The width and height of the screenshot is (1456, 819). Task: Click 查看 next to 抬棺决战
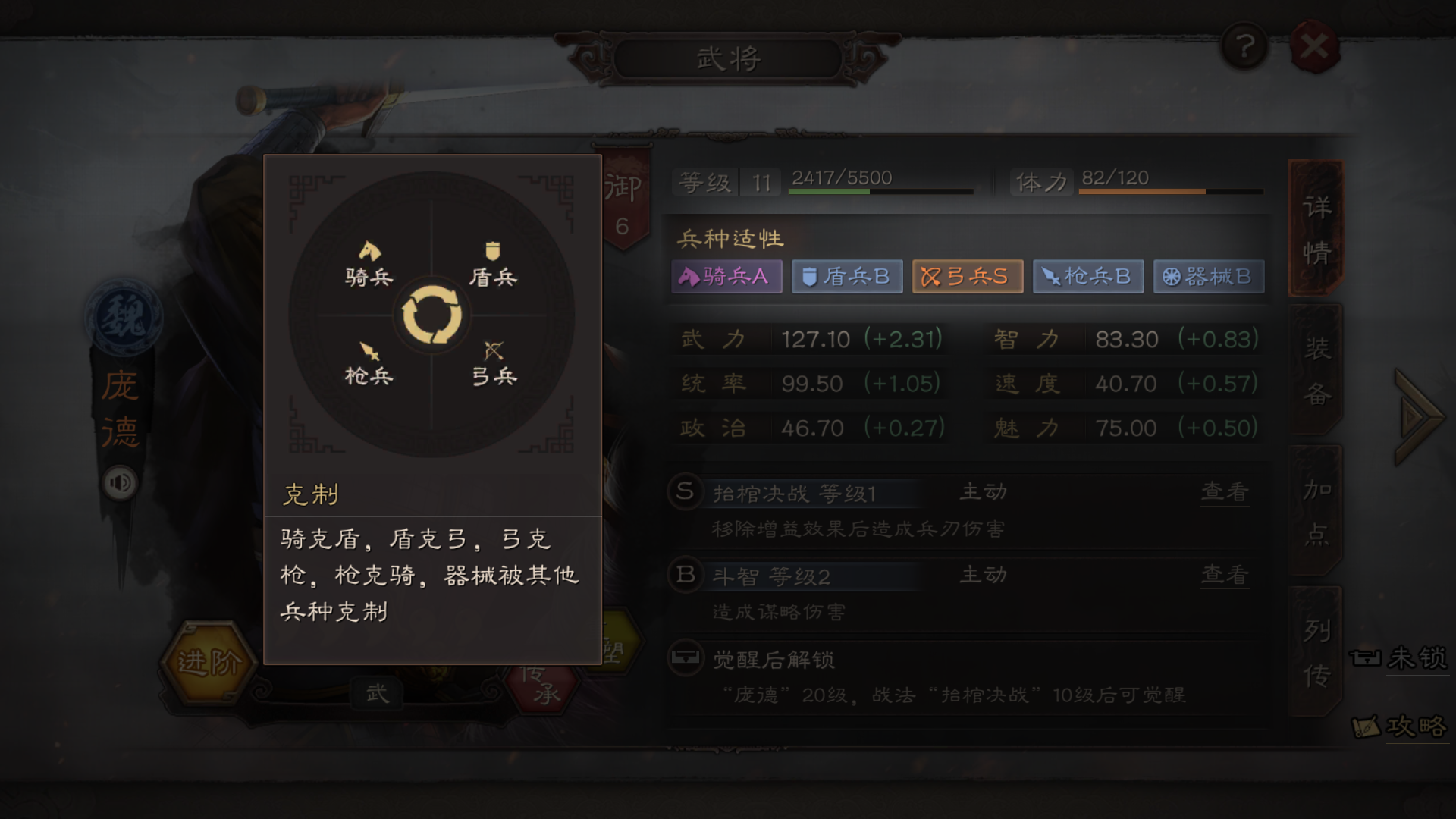pyautogui.click(x=1223, y=492)
